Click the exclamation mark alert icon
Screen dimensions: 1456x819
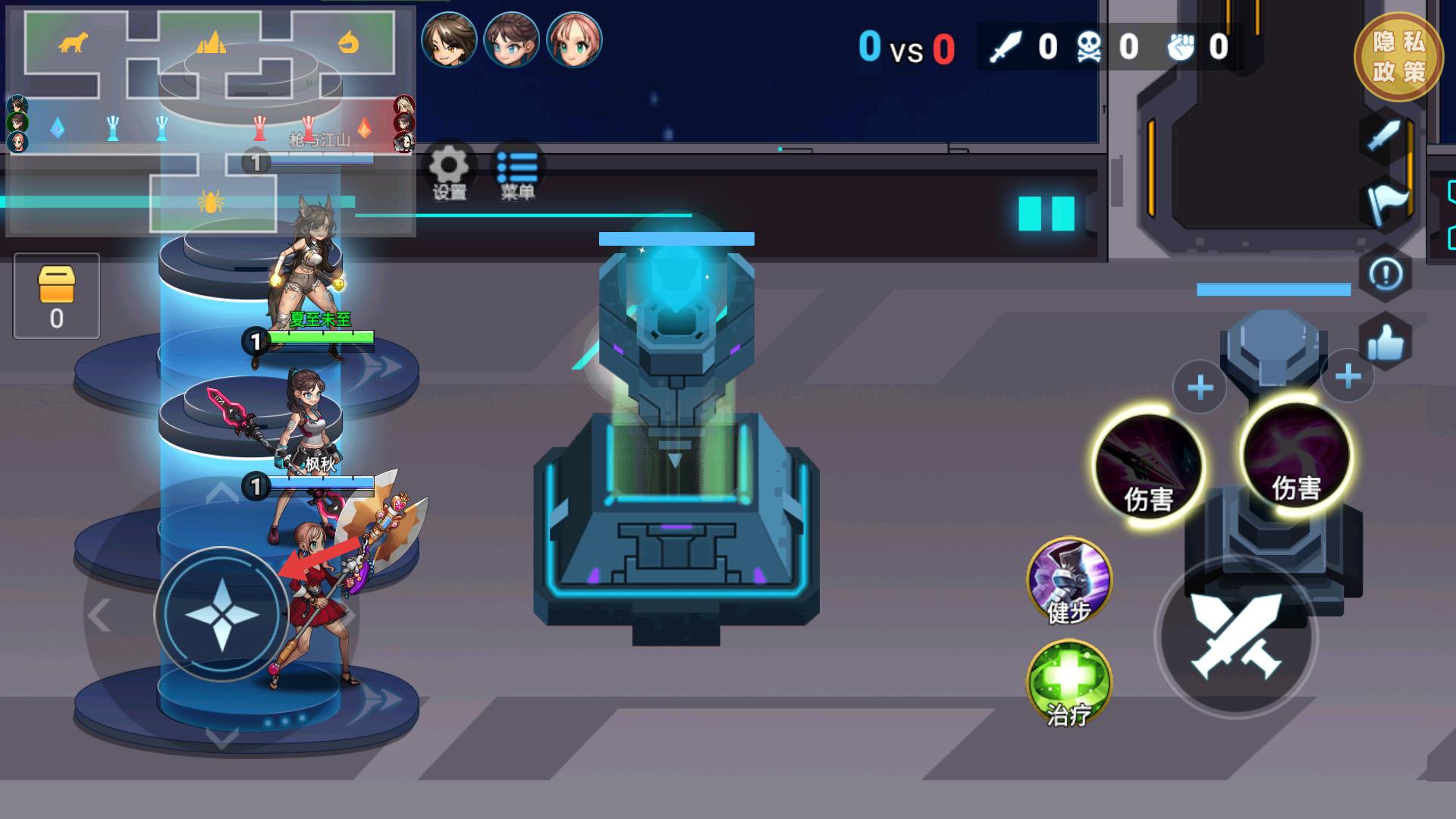tap(1385, 275)
